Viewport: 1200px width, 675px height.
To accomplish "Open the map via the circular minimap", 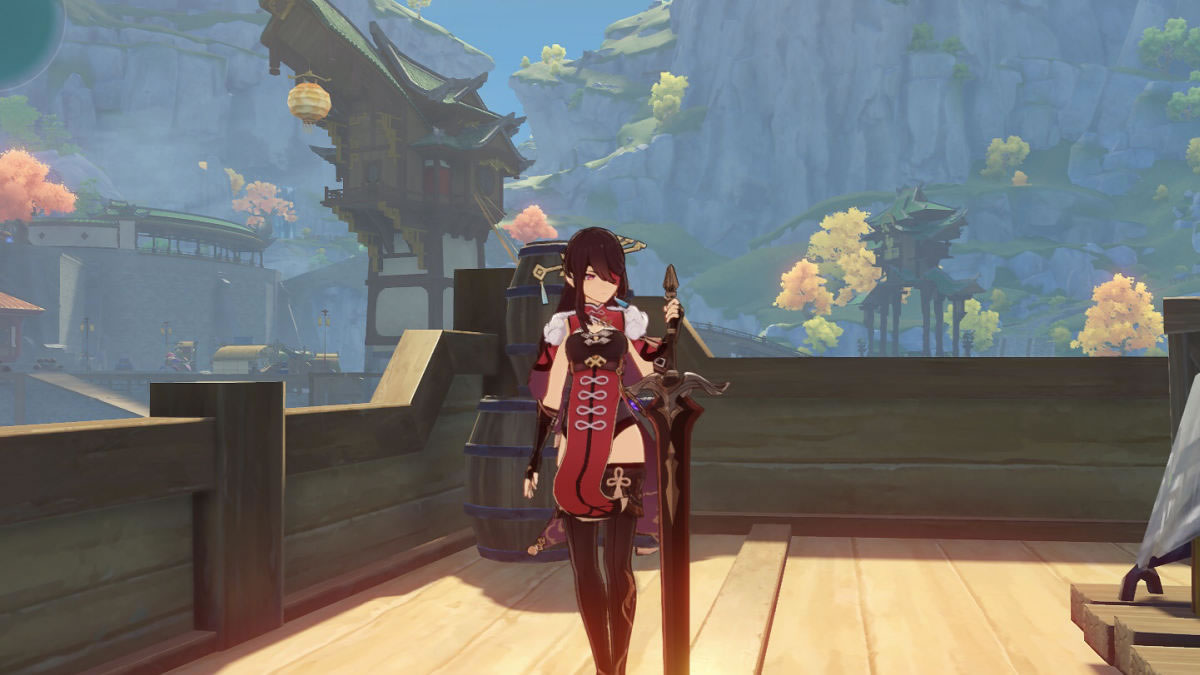I will [25, 35].
